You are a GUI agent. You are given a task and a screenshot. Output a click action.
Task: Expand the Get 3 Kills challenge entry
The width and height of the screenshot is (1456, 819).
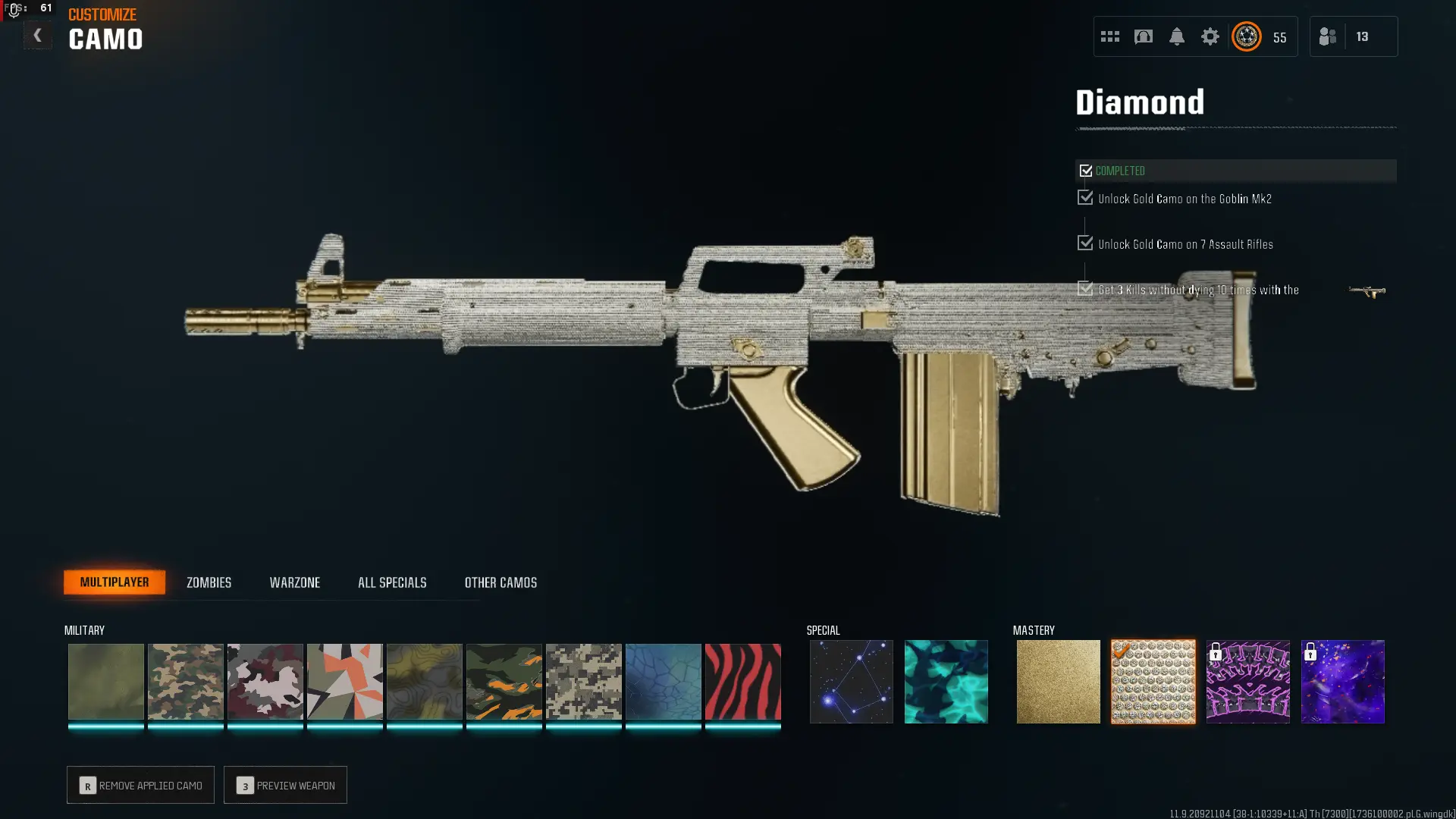[x=1084, y=289]
